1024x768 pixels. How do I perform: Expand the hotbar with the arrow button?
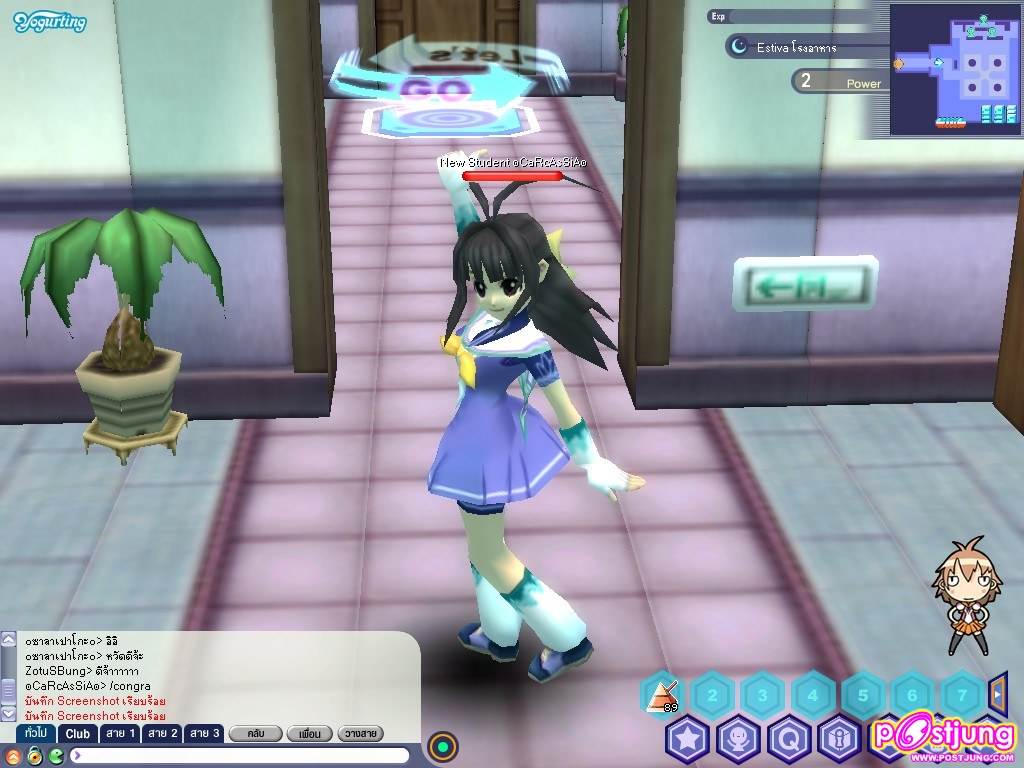(997, 691)
